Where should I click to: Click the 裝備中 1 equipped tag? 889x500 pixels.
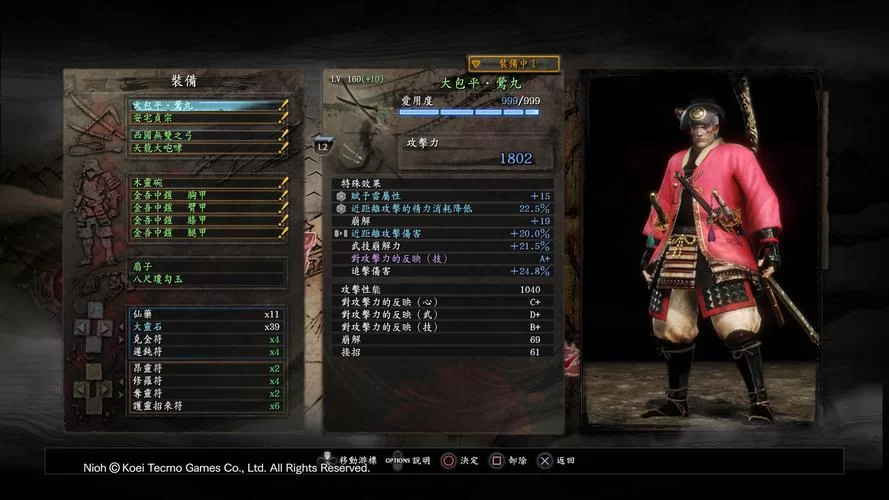pyautogui.click(x=513, y=63)
